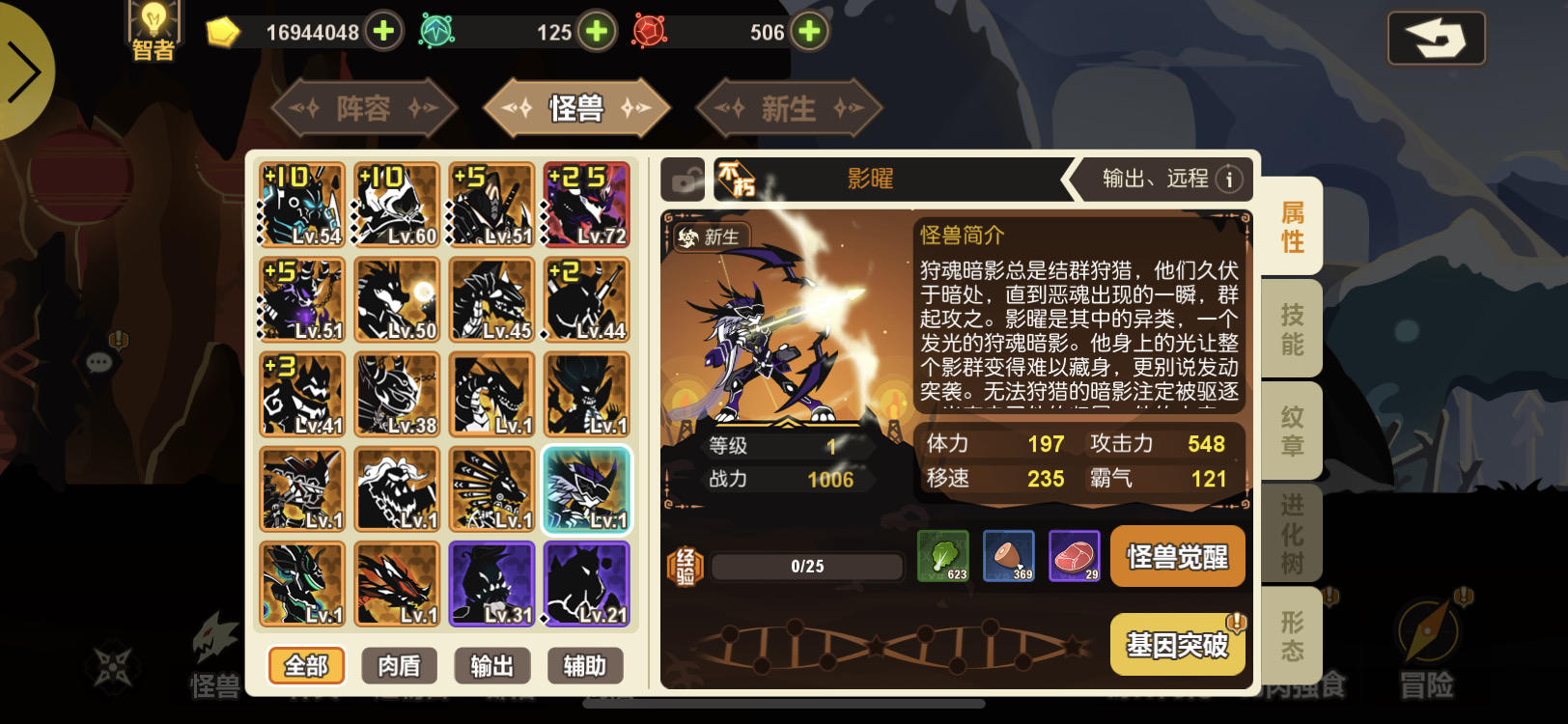1568x724 pixels.
Task: Tap the meat food icon showing 29
Action: pyautogui.click(x=1077, y=558)
